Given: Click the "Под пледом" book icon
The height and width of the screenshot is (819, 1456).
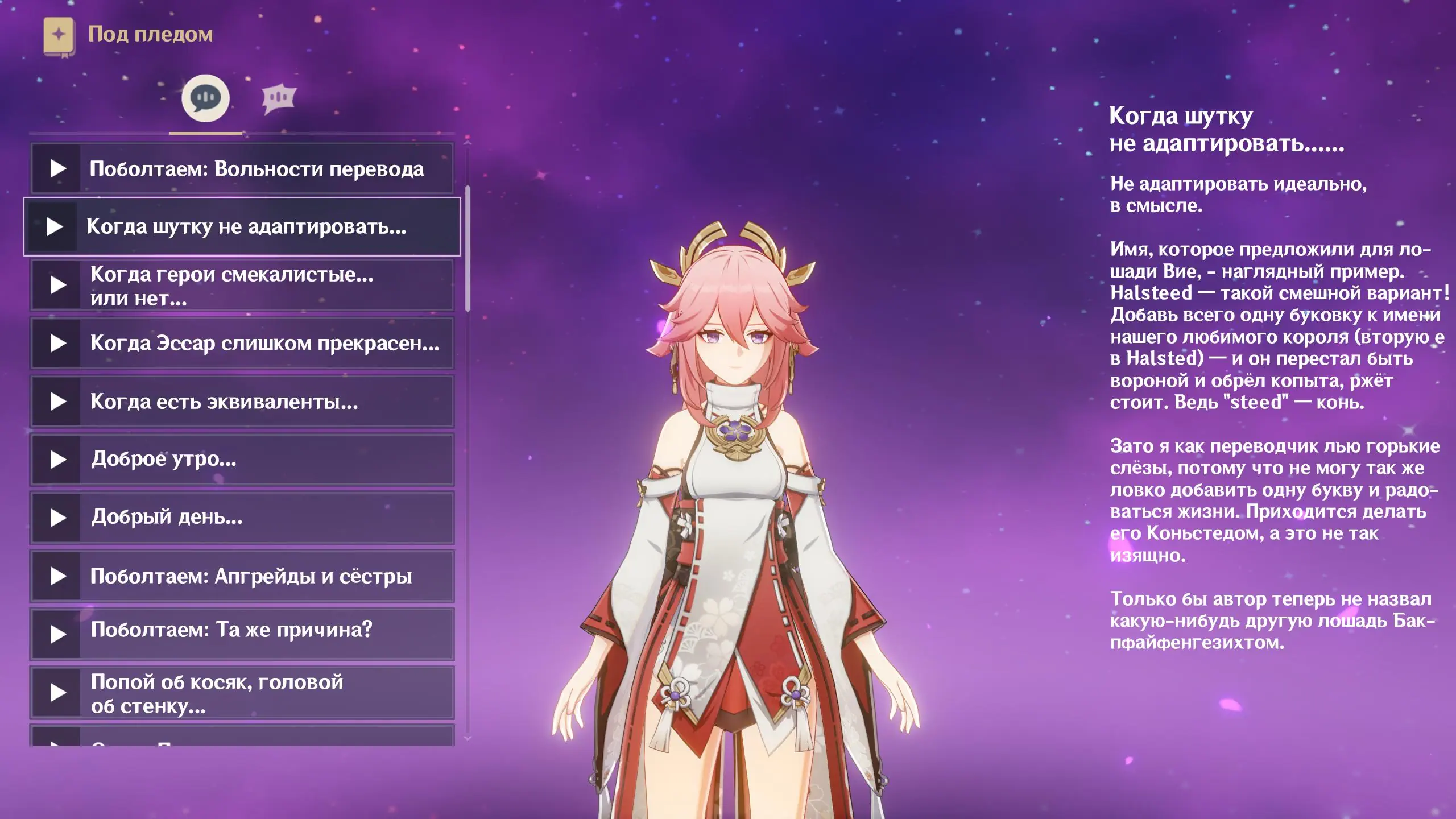Looking at the screenshot, I should [x=59, y=36].
